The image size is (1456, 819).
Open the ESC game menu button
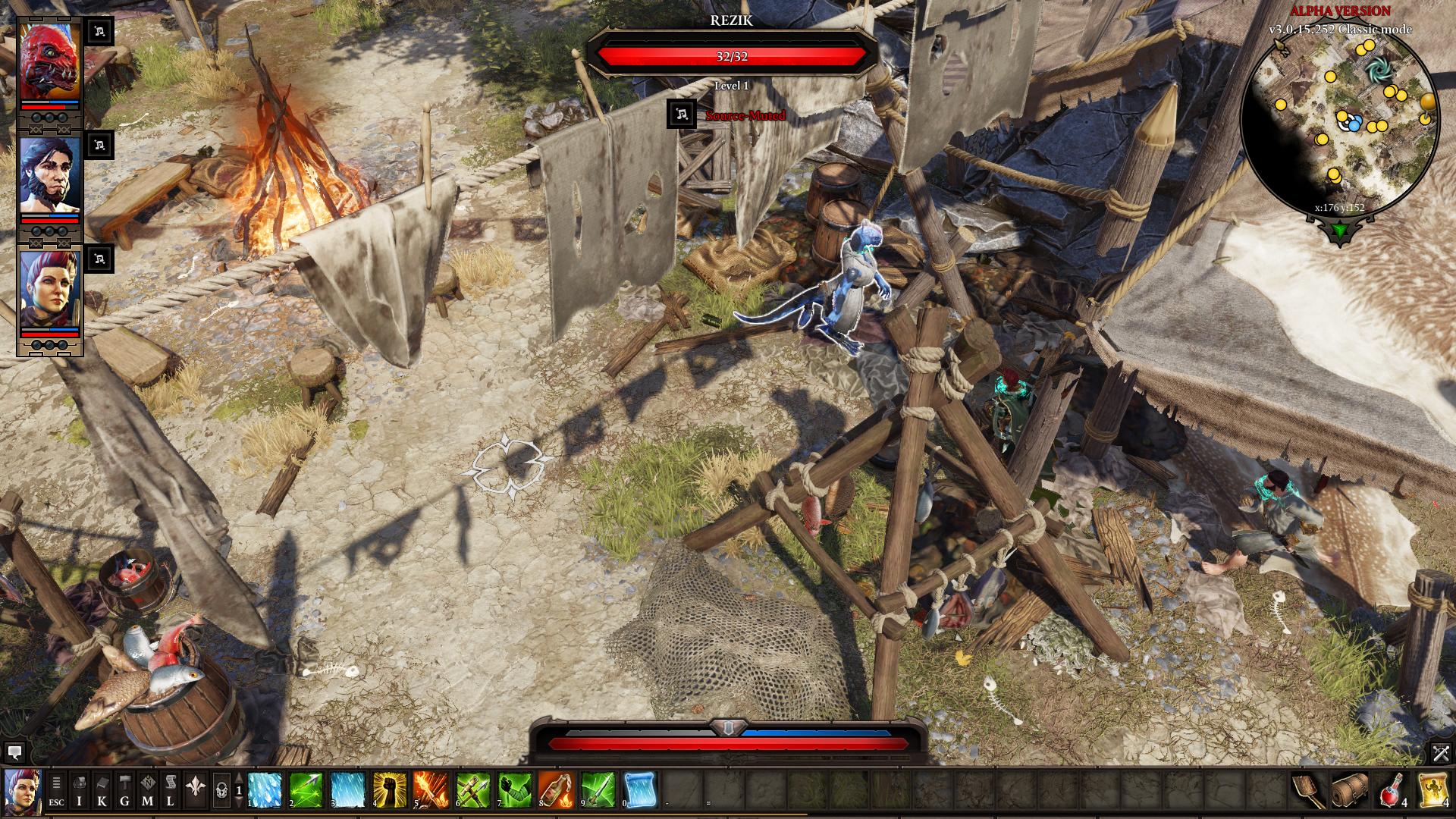56,789
